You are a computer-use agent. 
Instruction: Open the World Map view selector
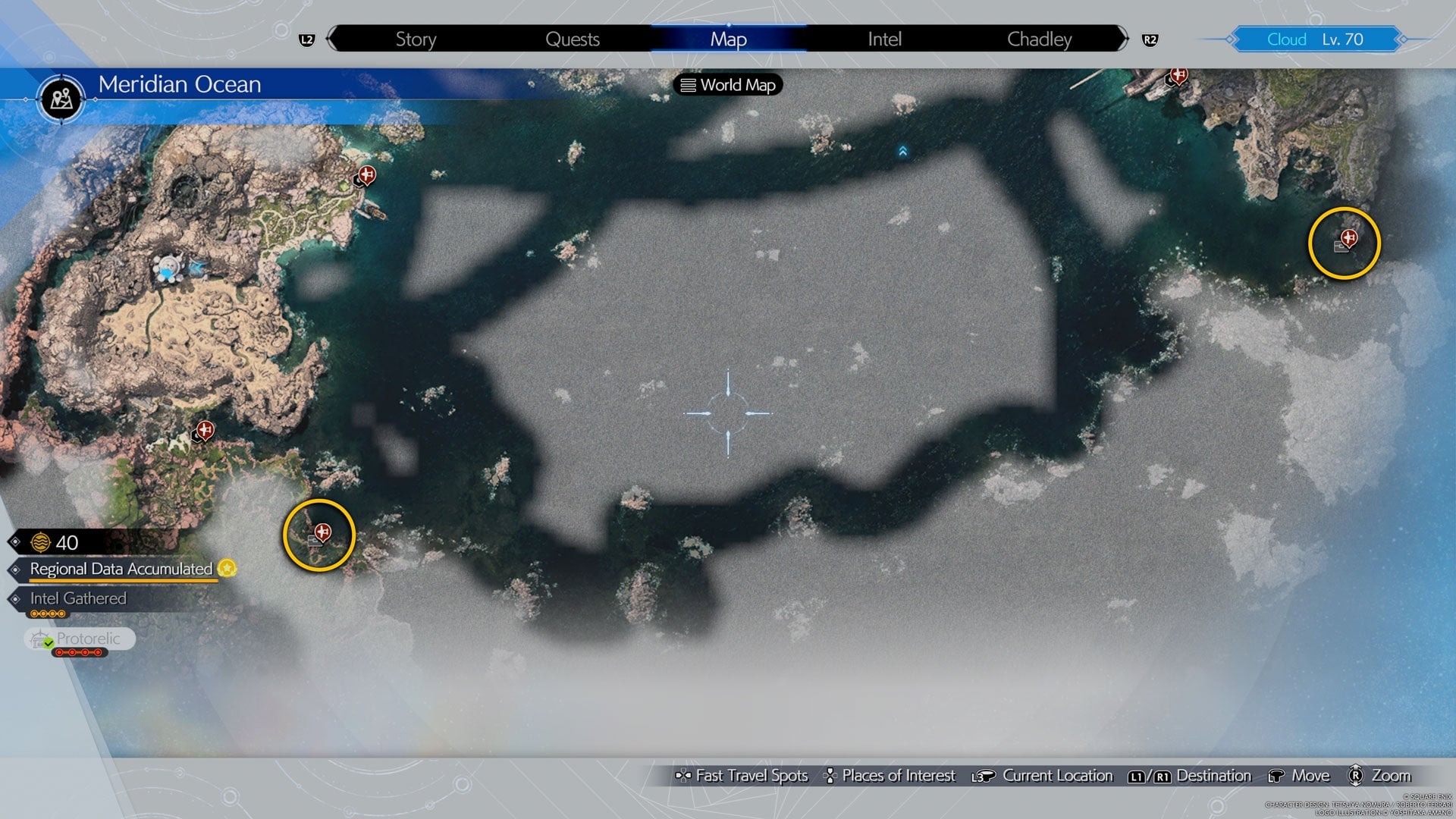point(728,85)
